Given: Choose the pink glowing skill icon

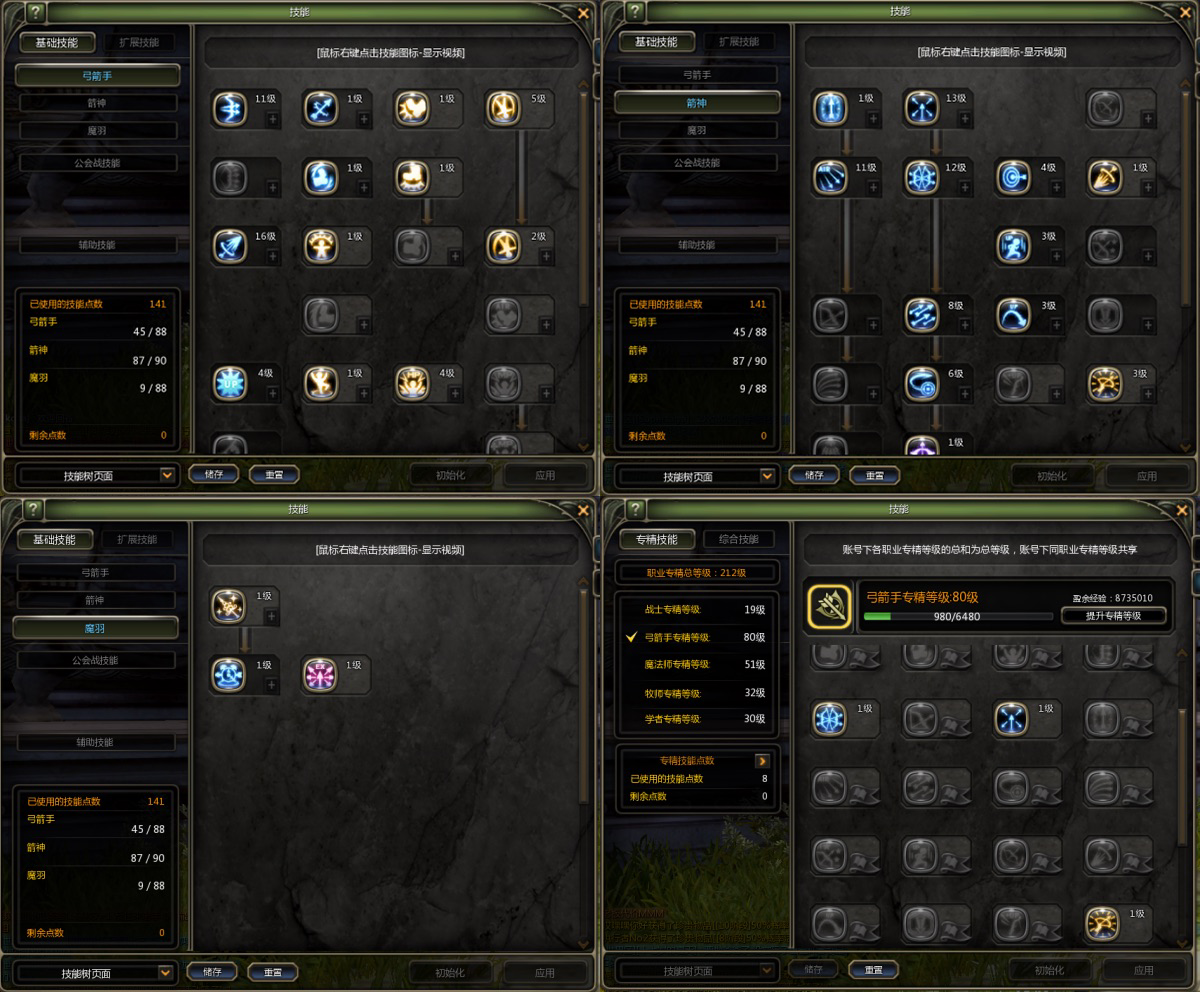Looking at the screenshot, I should 320,675.
